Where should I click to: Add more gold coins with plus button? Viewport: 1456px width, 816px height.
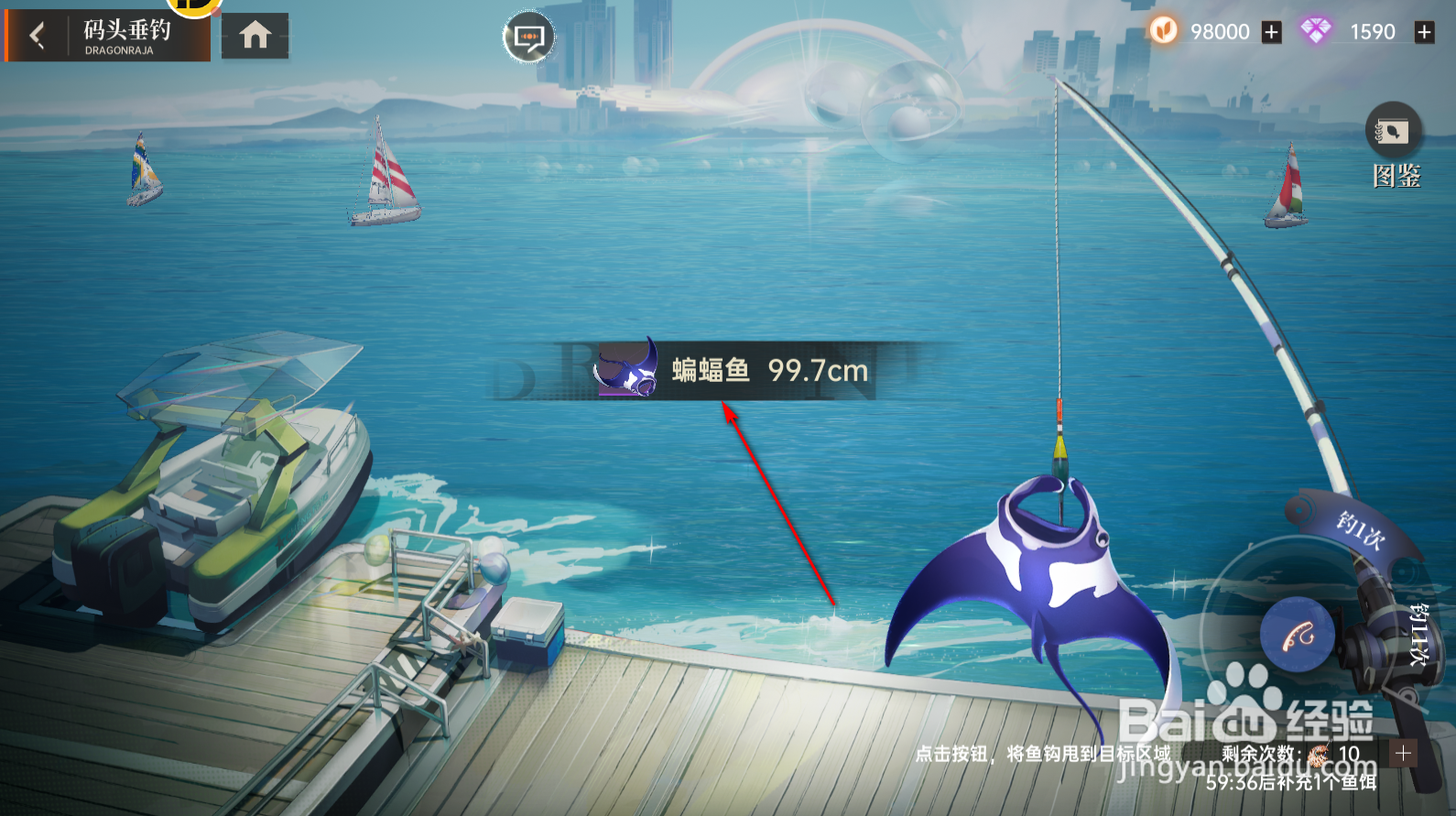click(1271, 33)
